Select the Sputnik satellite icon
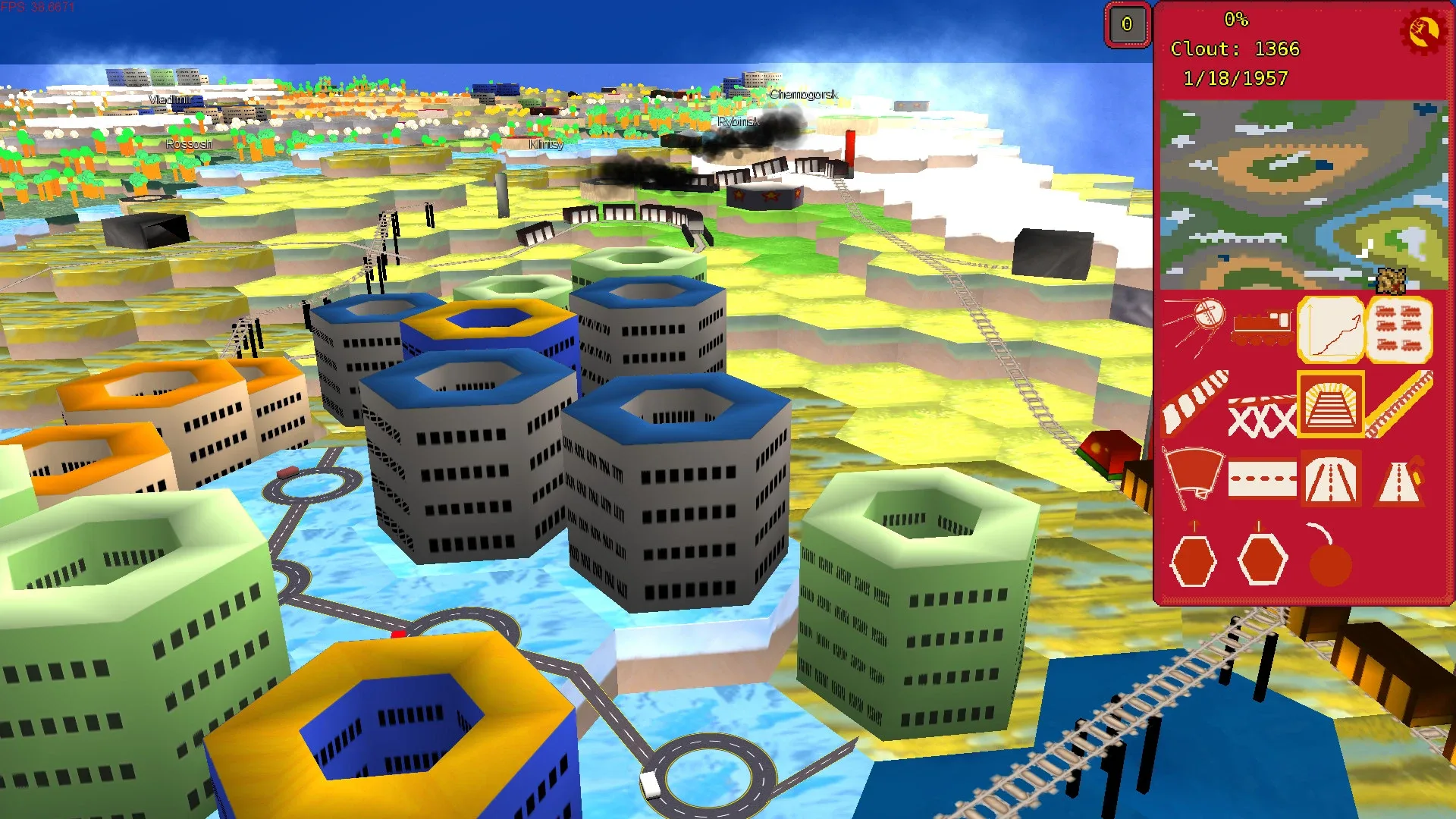The width and height of the screenshot is (1456, 819). click(x=1205, y=321)
